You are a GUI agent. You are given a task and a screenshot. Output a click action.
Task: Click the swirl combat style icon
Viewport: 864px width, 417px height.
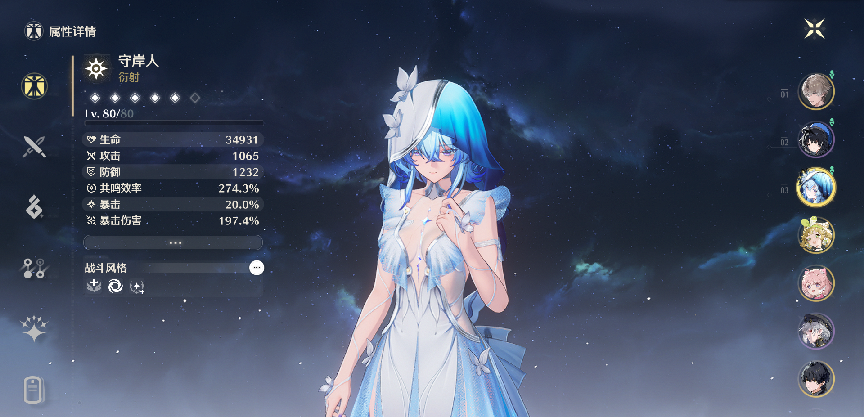tap(115, 287)
